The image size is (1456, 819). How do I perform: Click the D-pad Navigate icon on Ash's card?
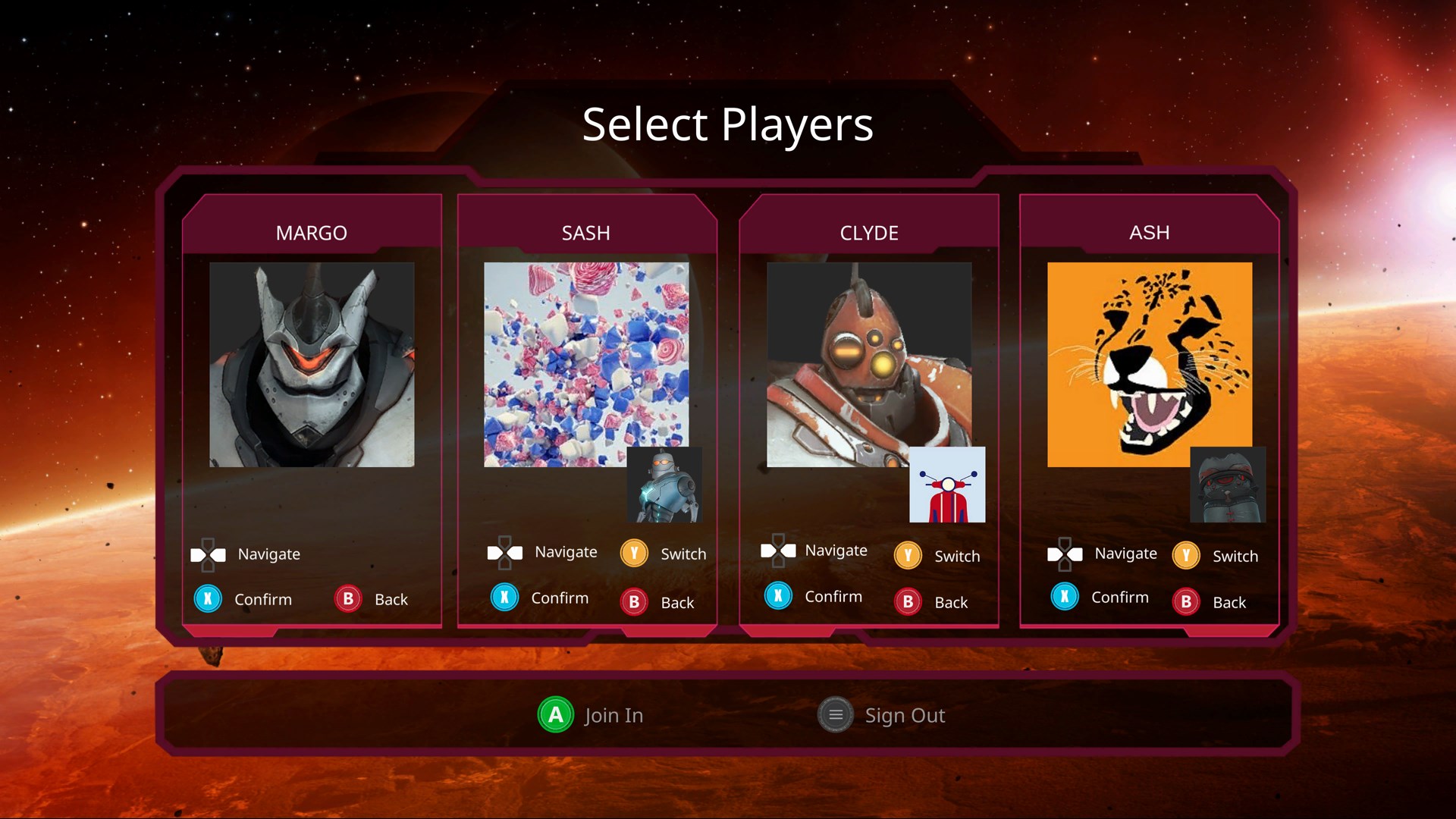coord(1065,554)
